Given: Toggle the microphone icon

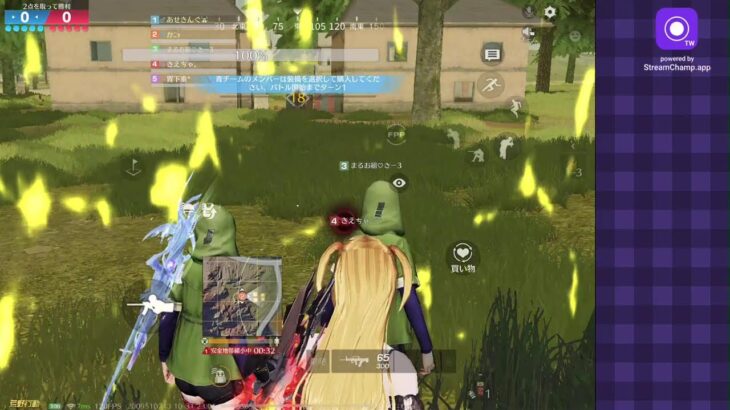Looking at the screenshot, I should click(x=528, y=11).
